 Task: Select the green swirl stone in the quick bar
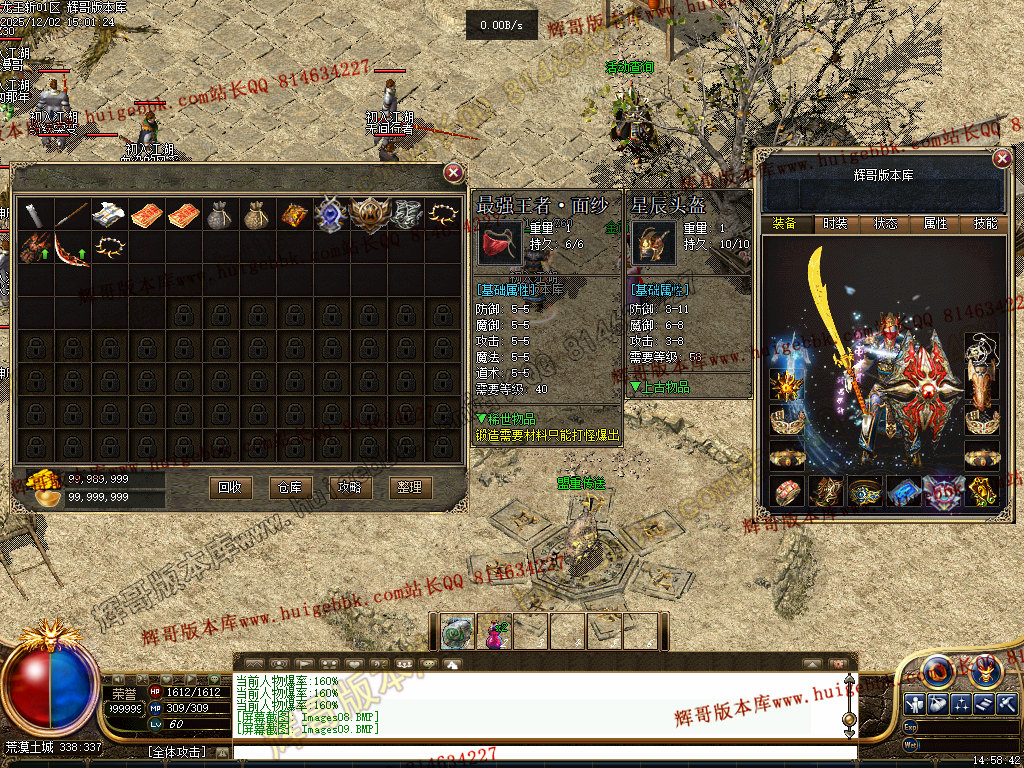(x=457, y=632)
